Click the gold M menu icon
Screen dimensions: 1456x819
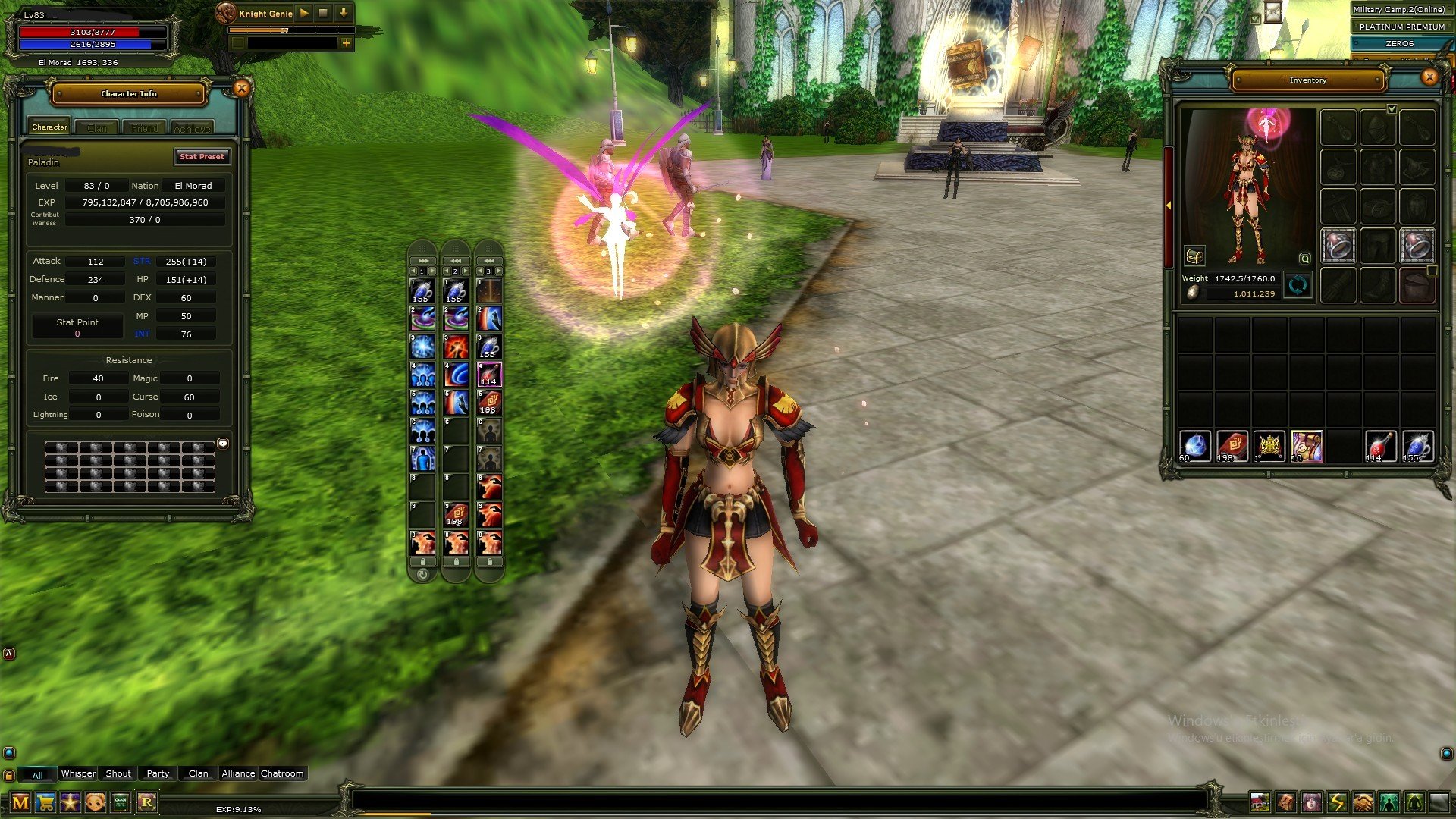click(x=20, y=802)
